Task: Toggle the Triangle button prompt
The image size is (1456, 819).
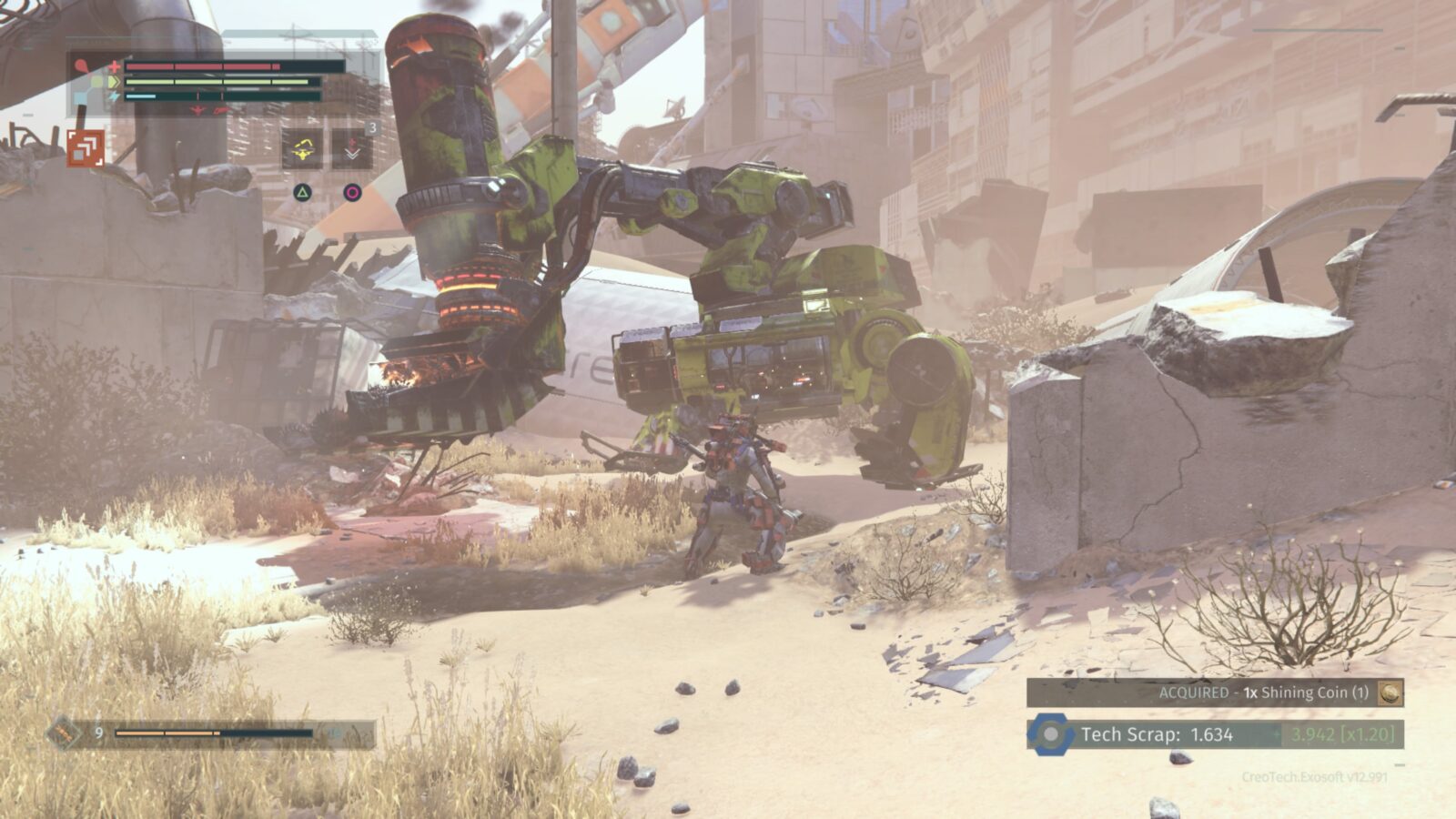Action: pos(302,193)
